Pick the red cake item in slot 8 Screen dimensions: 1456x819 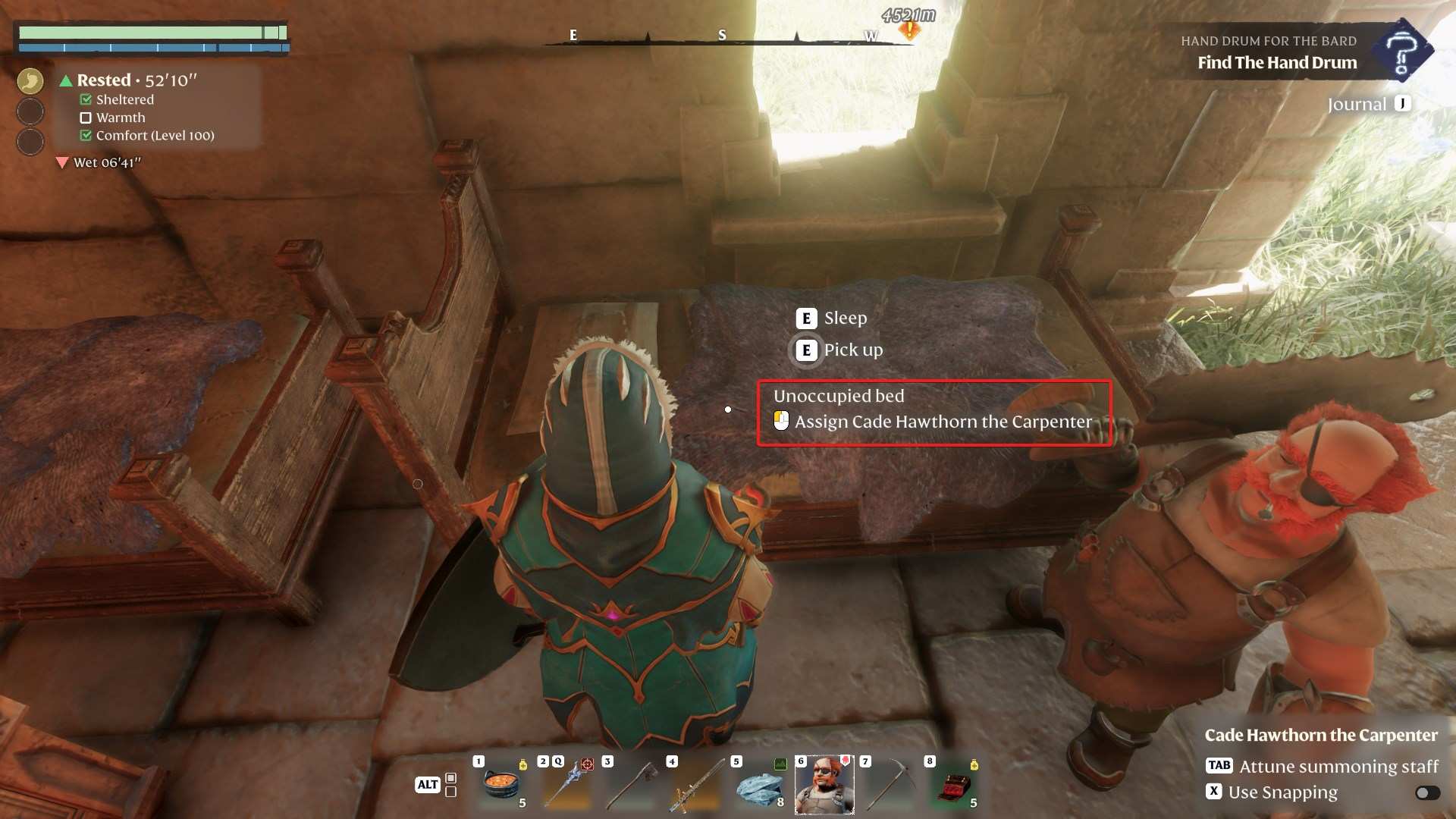953,785
